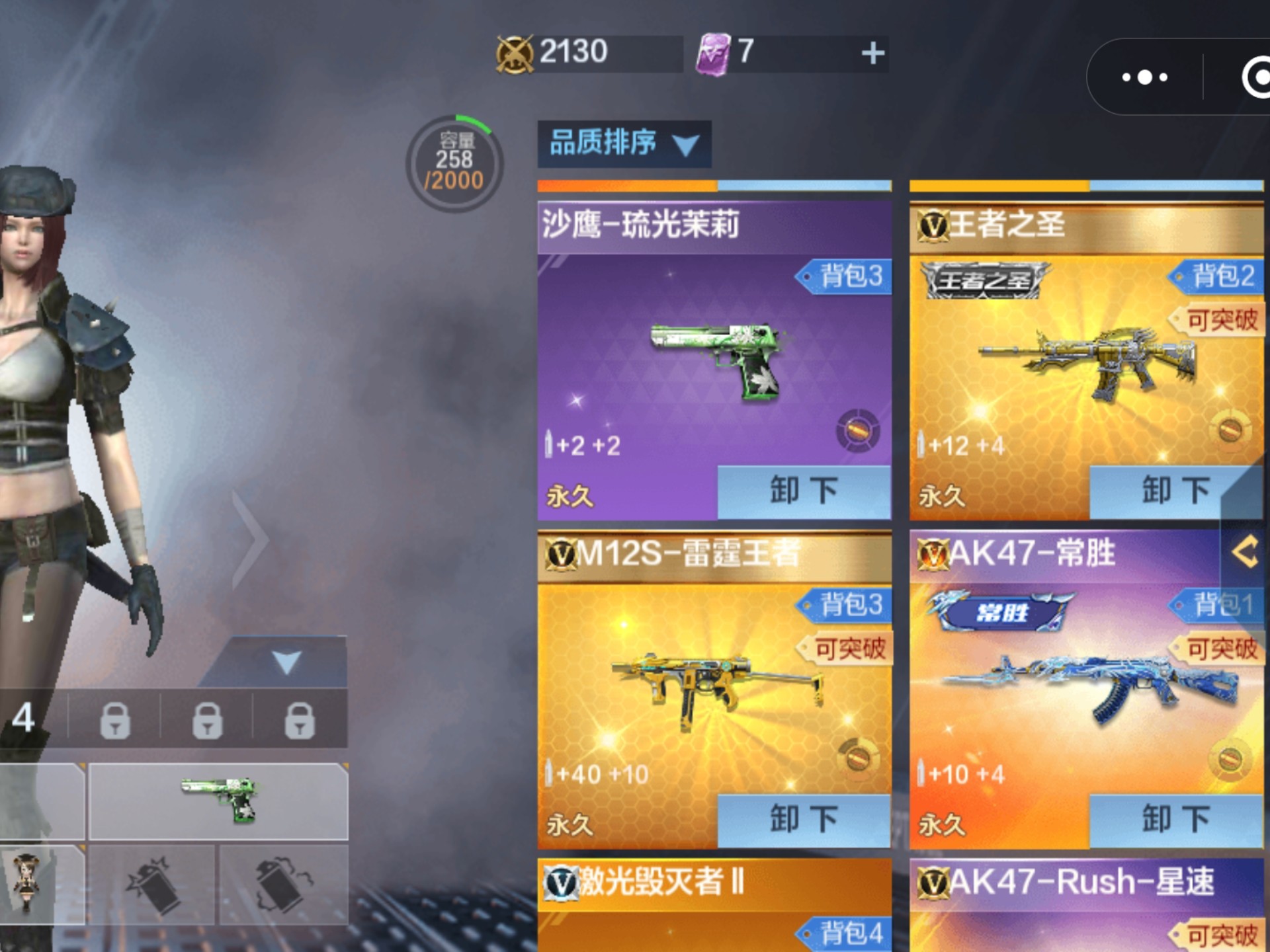1270x952 pixels.
Task: Unequip the M12S-雷霆王者 with 卸下
Action: [804, 820]
